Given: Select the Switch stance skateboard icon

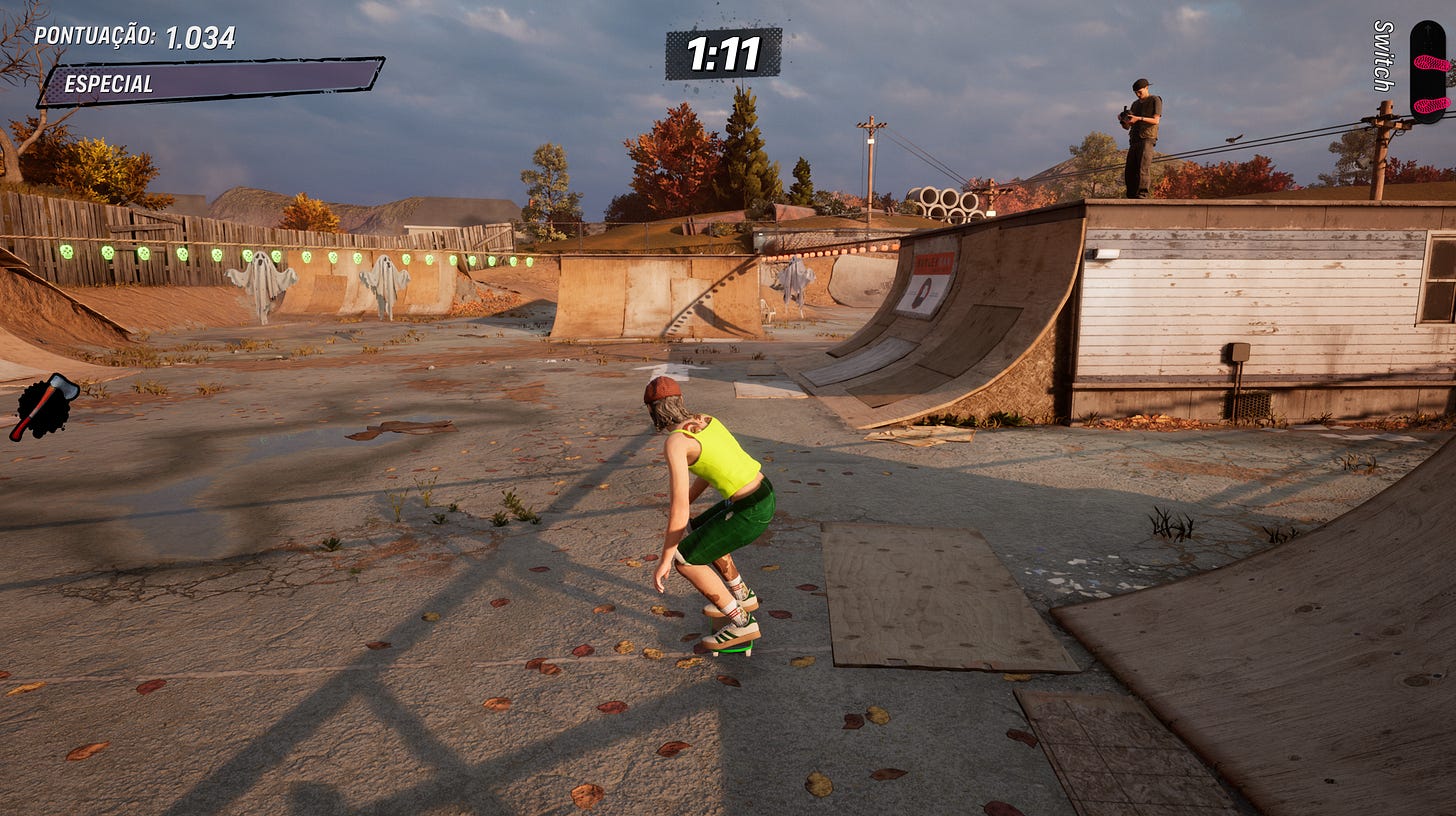Looking at the screenshot, I should click(1428, 72).
